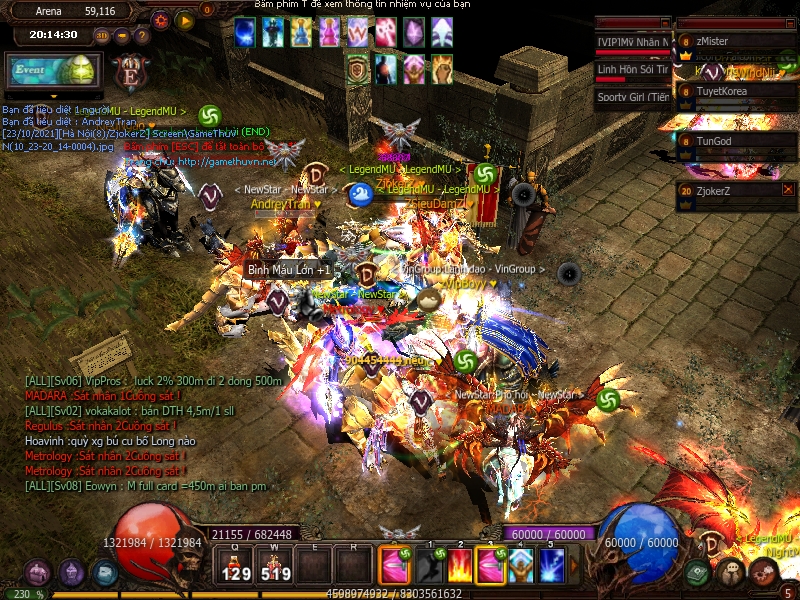Image resolution: width=800 pixels, height=600 pixels.
Task: Open the Event egg banner
Action: click(x=54, y=70)
